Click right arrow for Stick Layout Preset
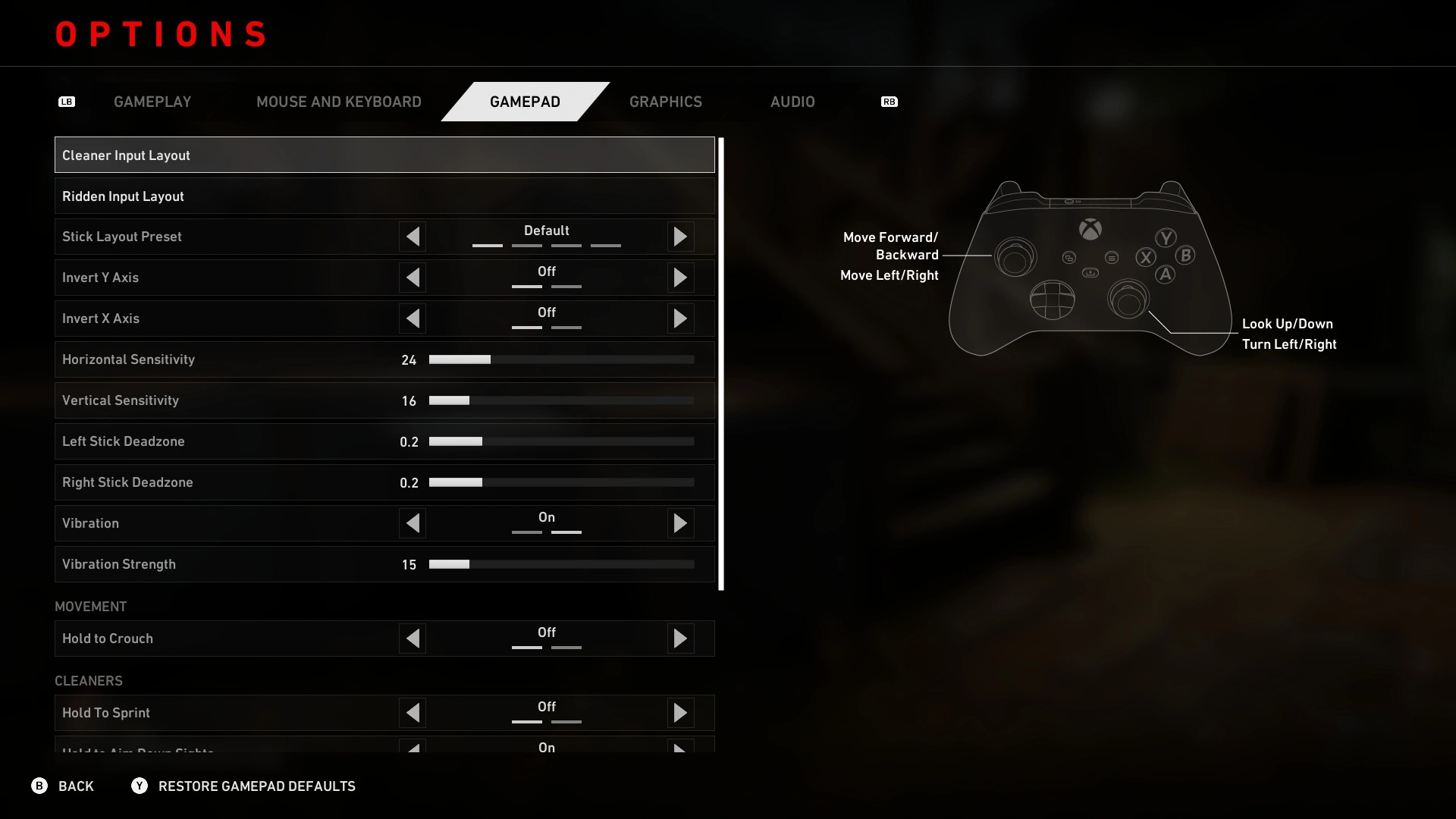Viewport: 1456px width, 819px height. click(680, 237)
